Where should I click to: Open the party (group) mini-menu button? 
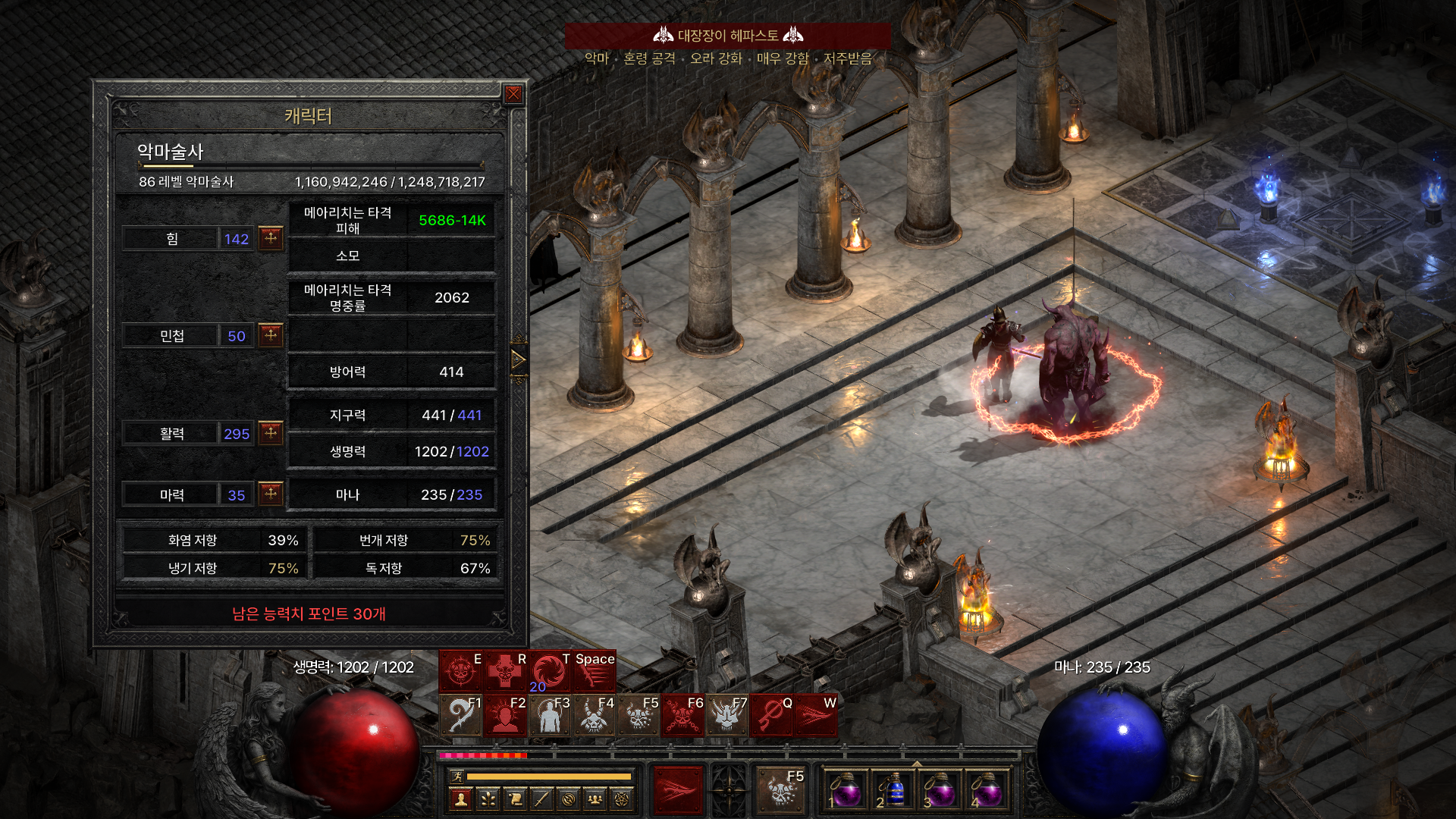point(595,799)
